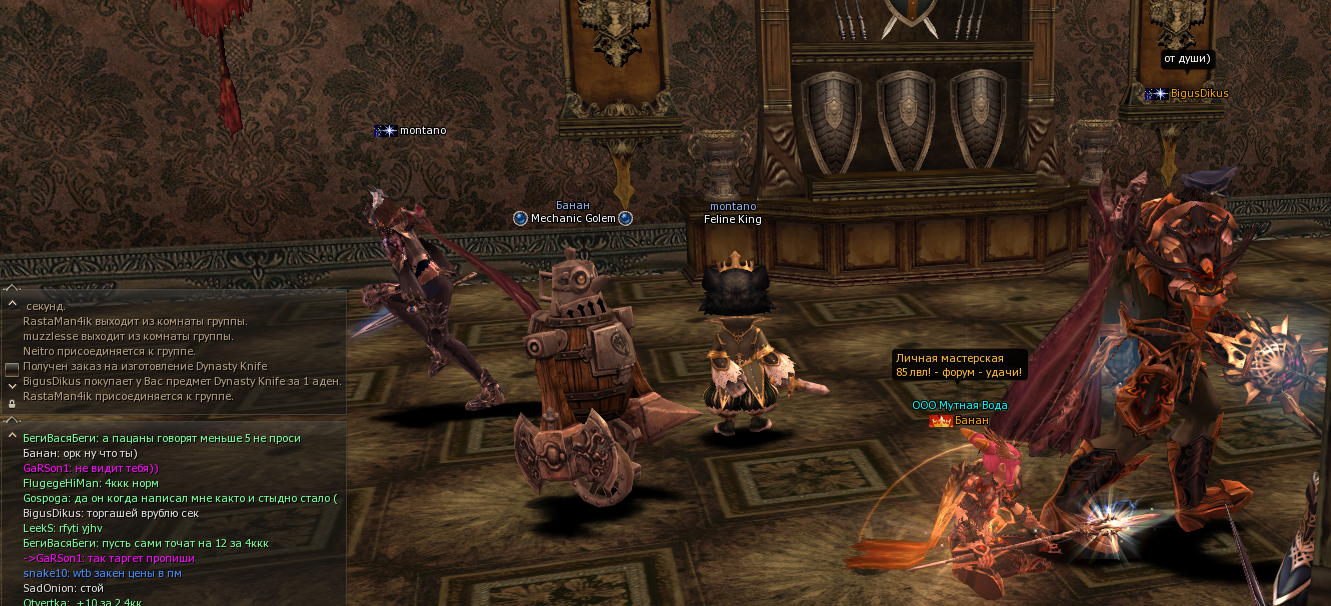Click the system log's scroll-up arrow
This screenshot has width=1331, height=606.
click(12, 303)
